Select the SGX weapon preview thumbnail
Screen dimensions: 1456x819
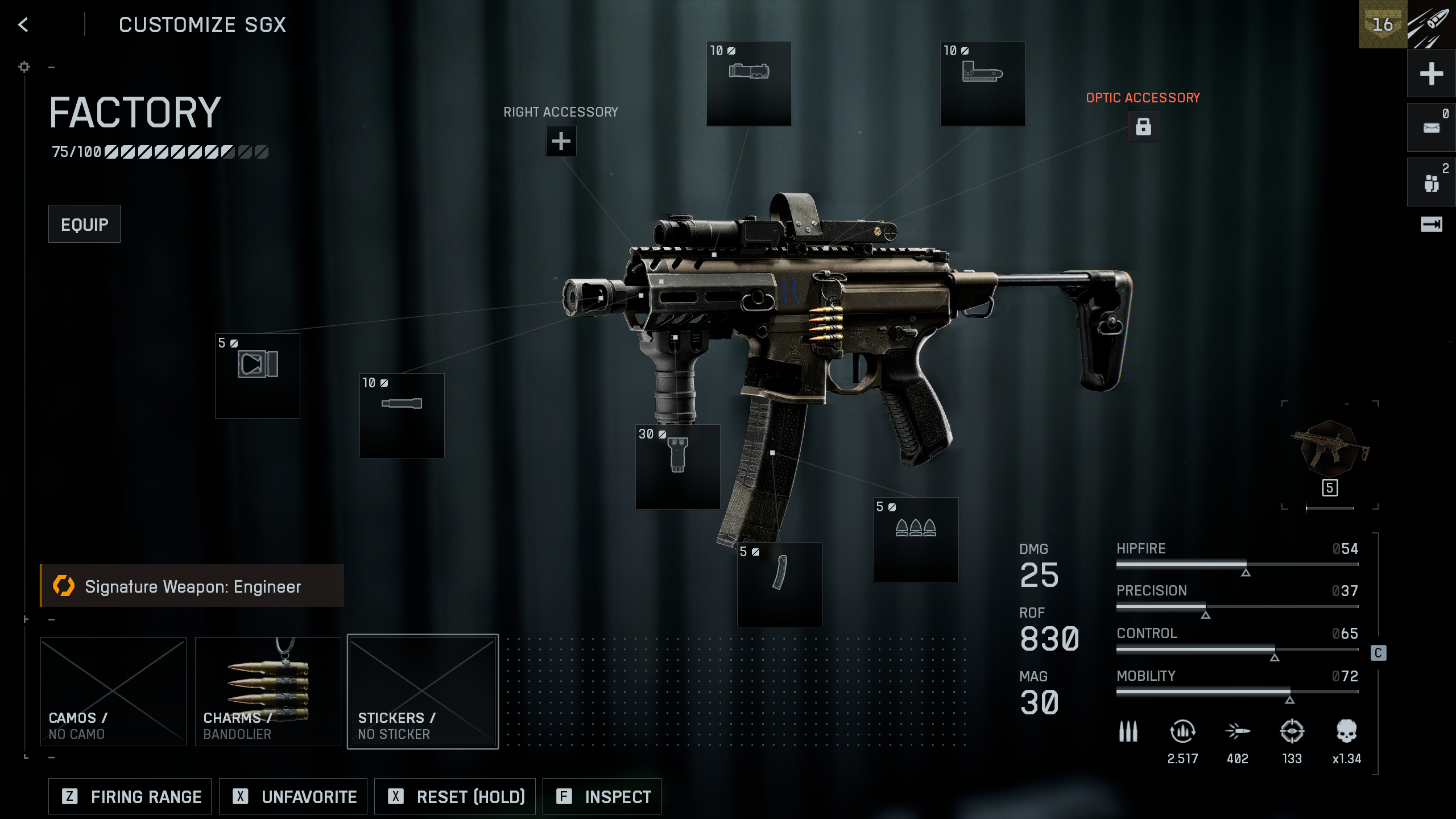point(1330,449)
